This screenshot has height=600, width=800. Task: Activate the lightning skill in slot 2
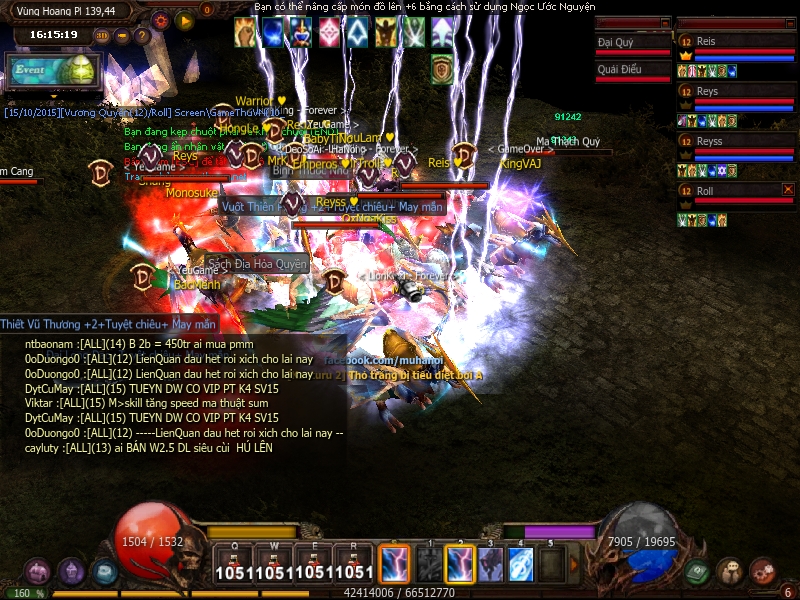(x=459, y=564)
